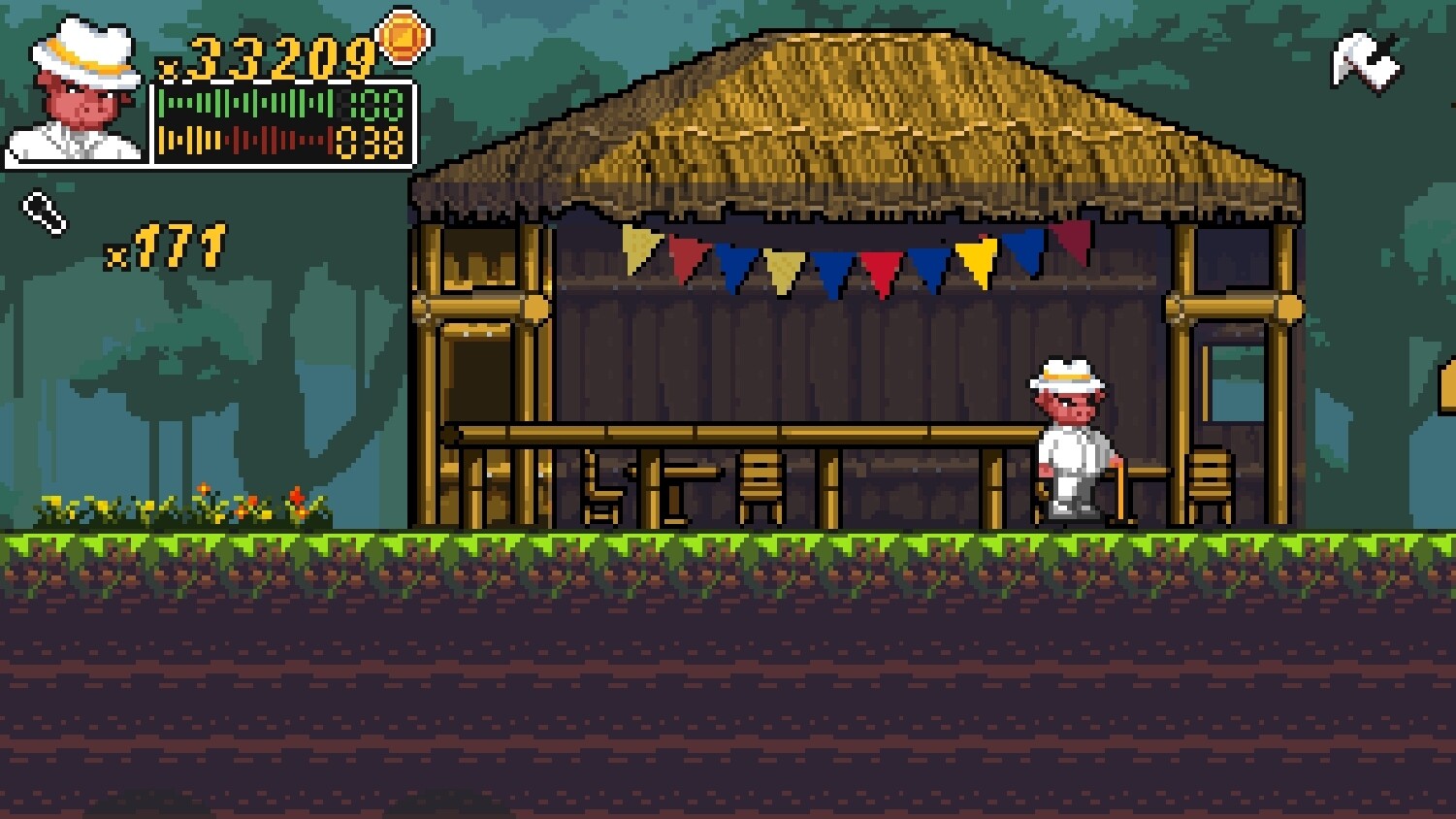Toggle the green health meter display
The height and width of the screenshot is (819, 1456).
[x=241, y=104]
